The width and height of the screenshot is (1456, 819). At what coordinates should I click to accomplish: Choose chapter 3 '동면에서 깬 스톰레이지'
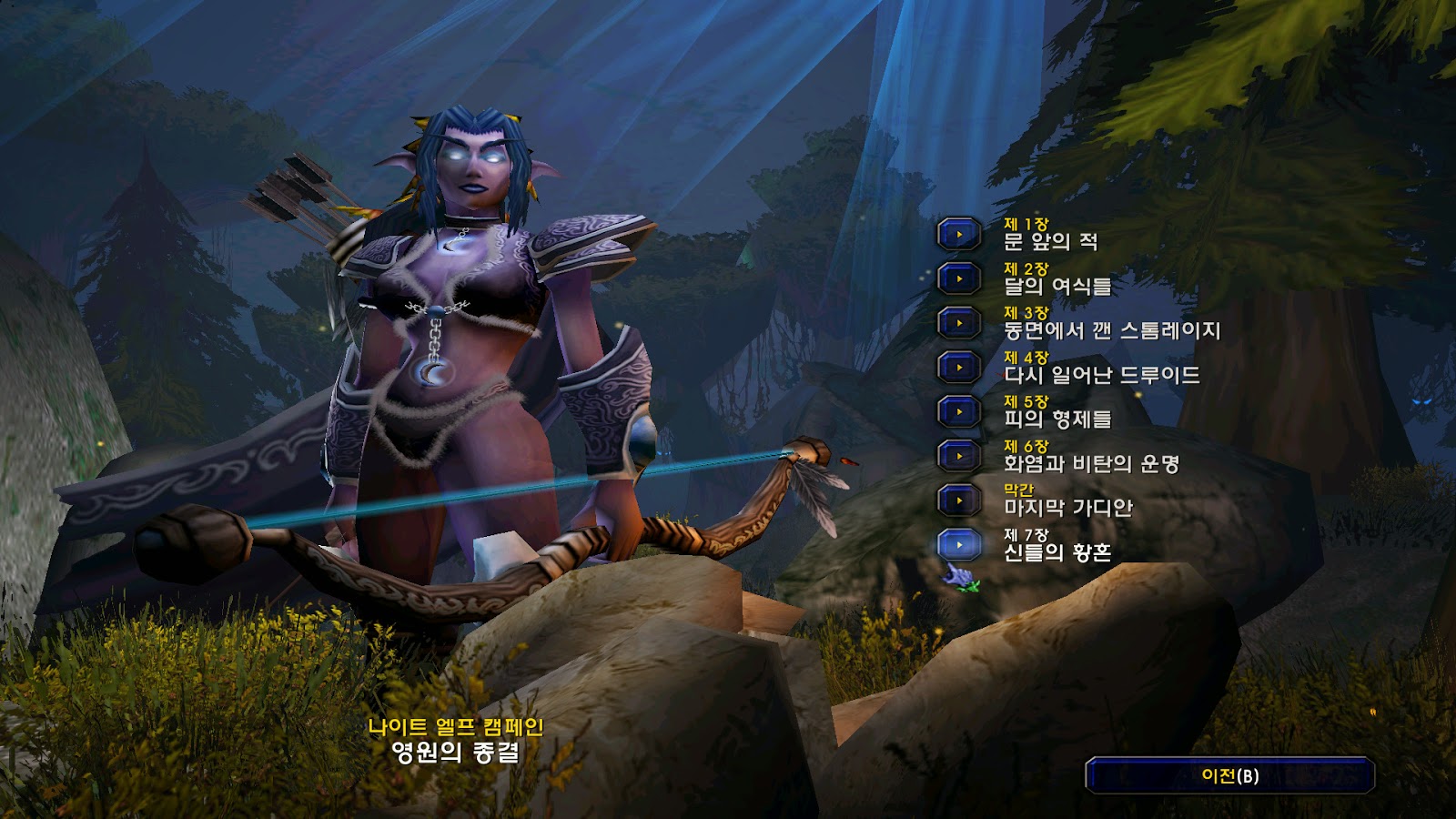(x=959, y=323)
